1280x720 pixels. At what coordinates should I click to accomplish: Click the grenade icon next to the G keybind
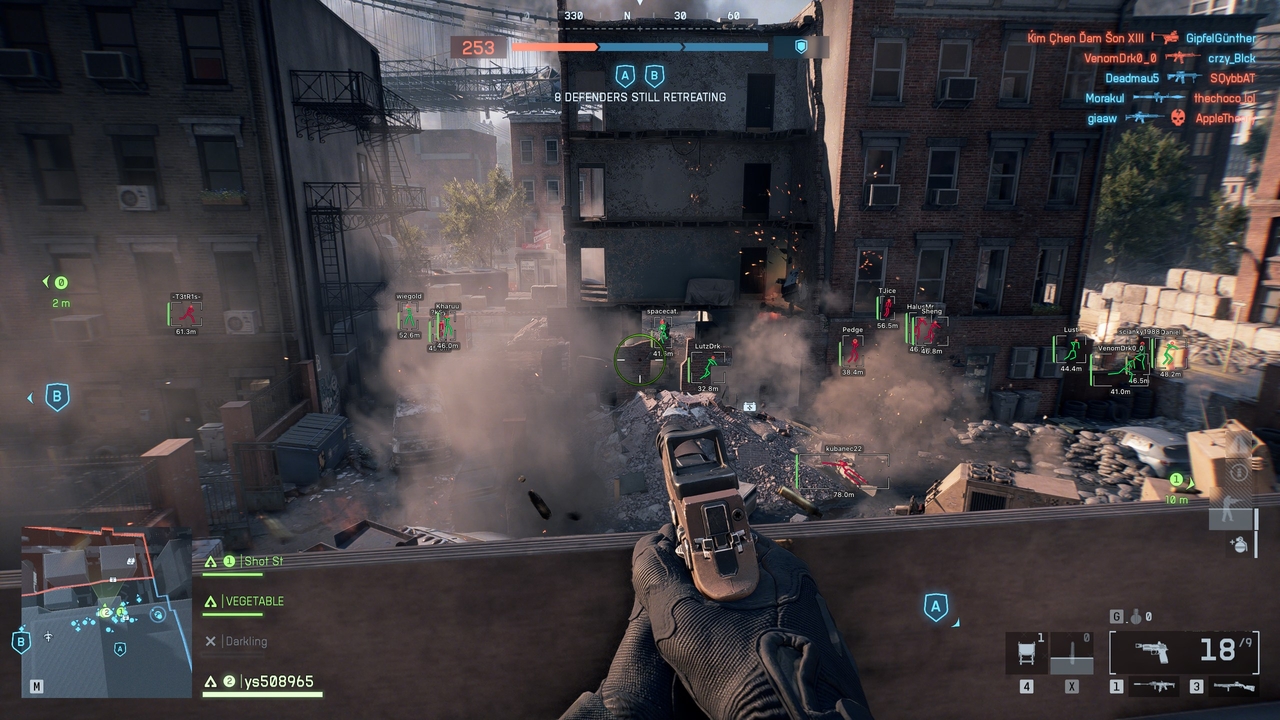coord(1138,618)
